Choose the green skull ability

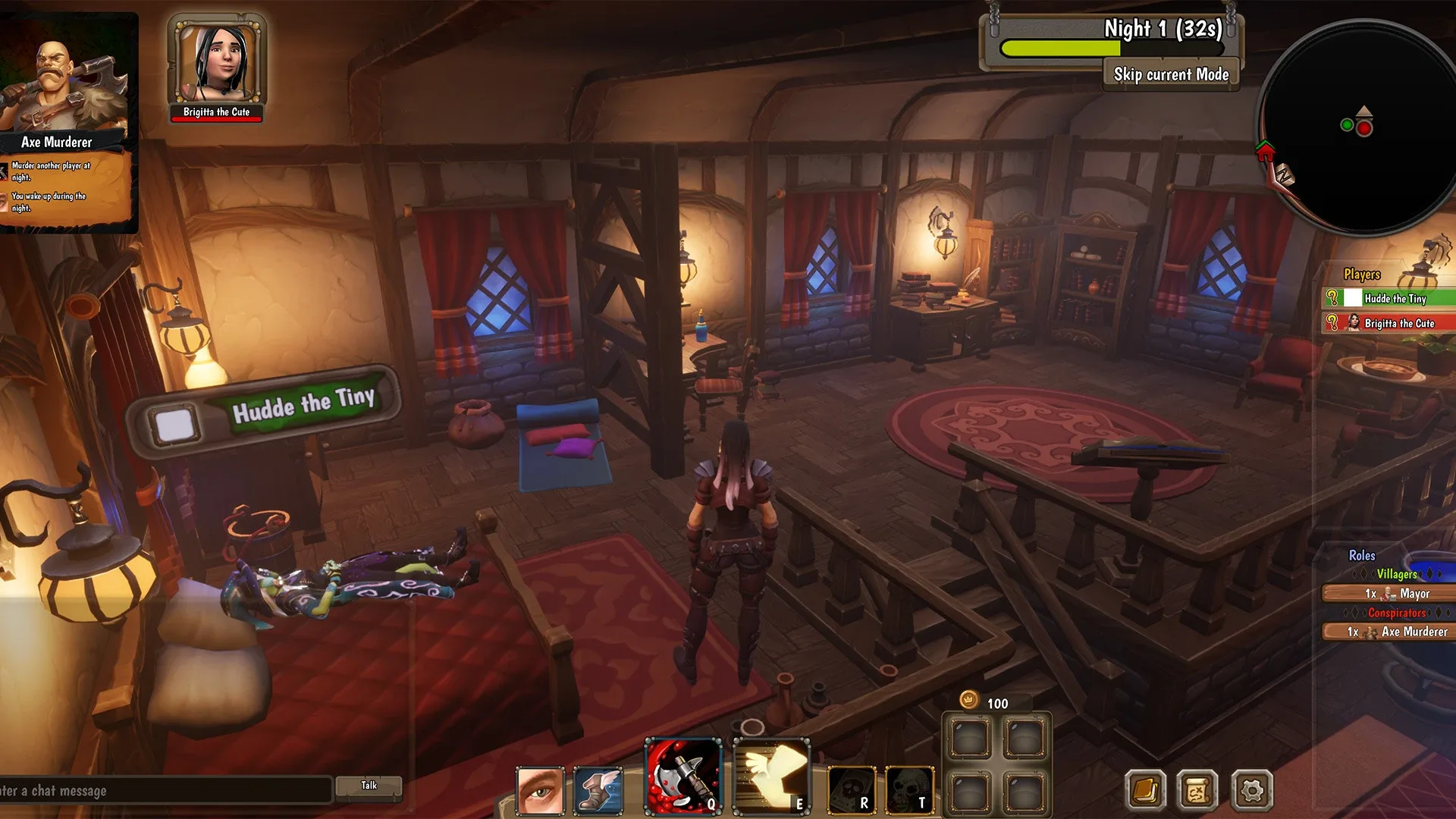pyautogui.click(x=909, y=791)
